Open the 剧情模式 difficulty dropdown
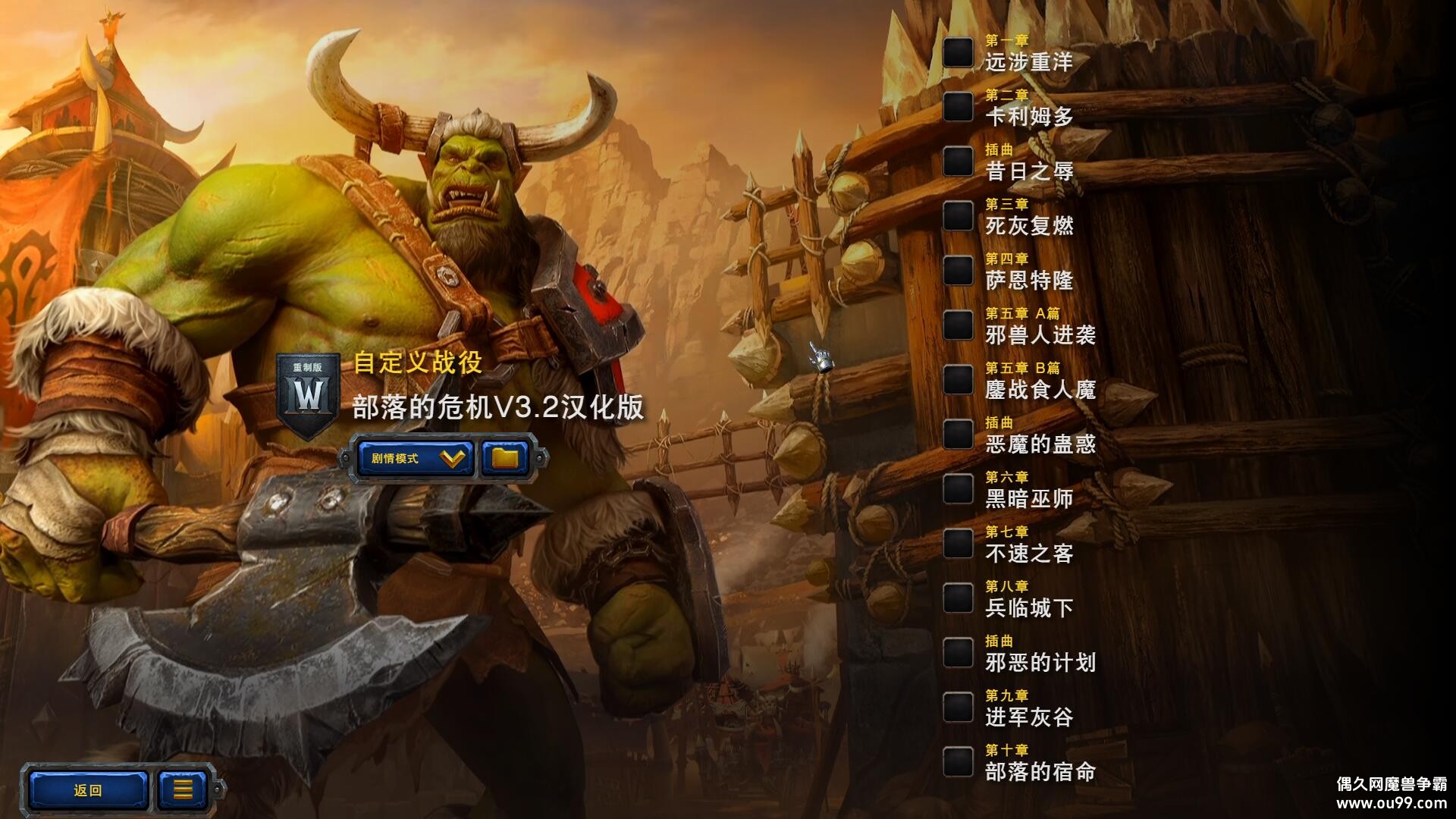 point(416,458)
